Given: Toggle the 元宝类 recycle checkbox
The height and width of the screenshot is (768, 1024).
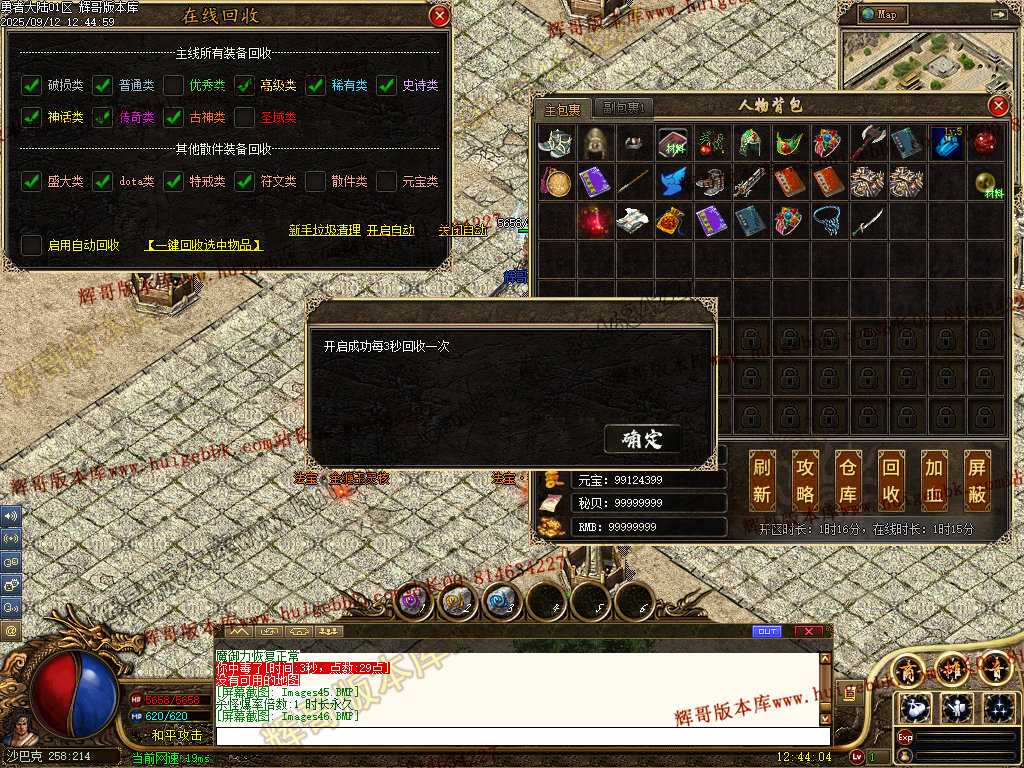Looking at the screenshot, I should point(386,181).
